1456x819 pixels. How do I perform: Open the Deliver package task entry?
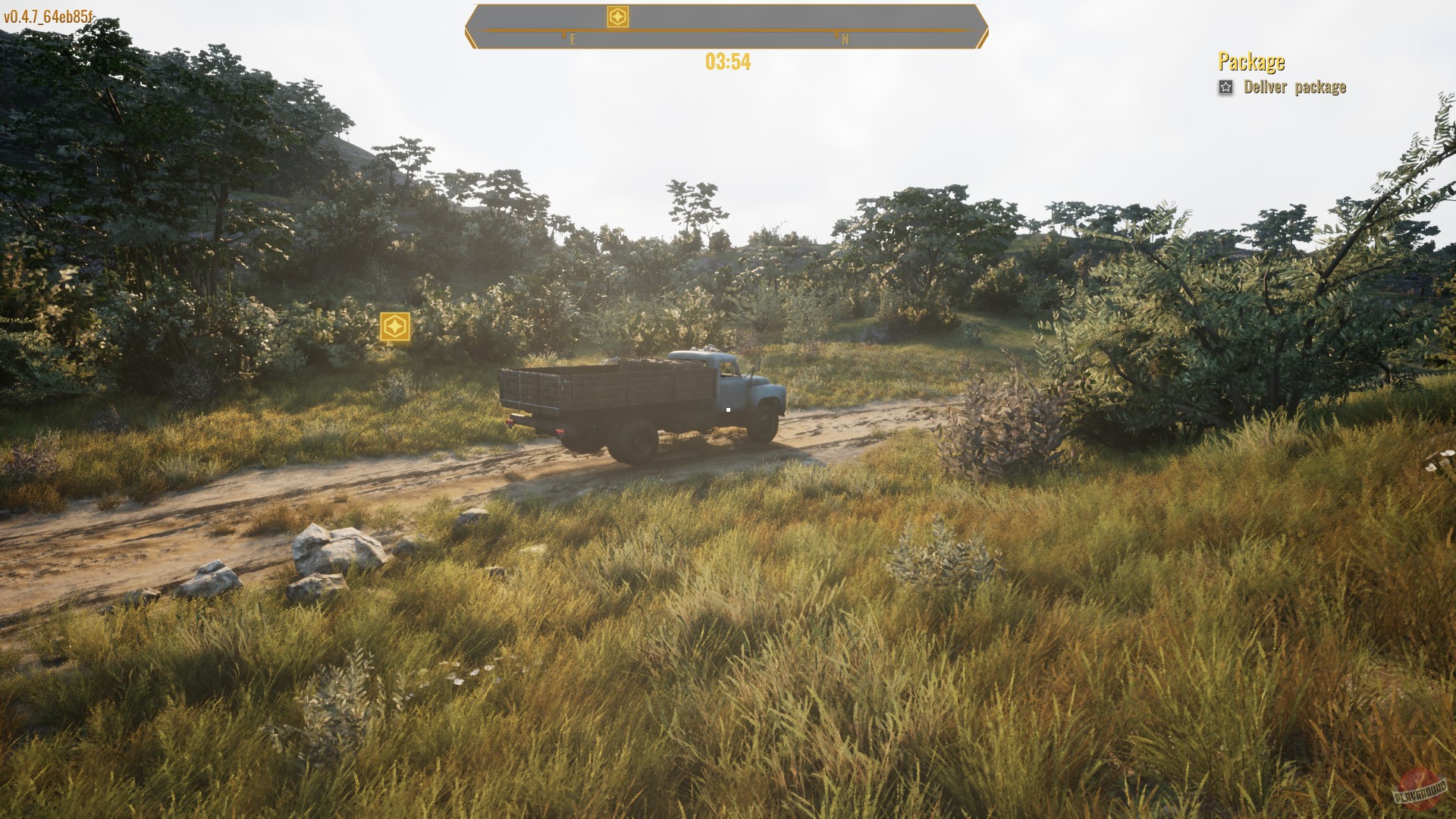(1294, 88)
